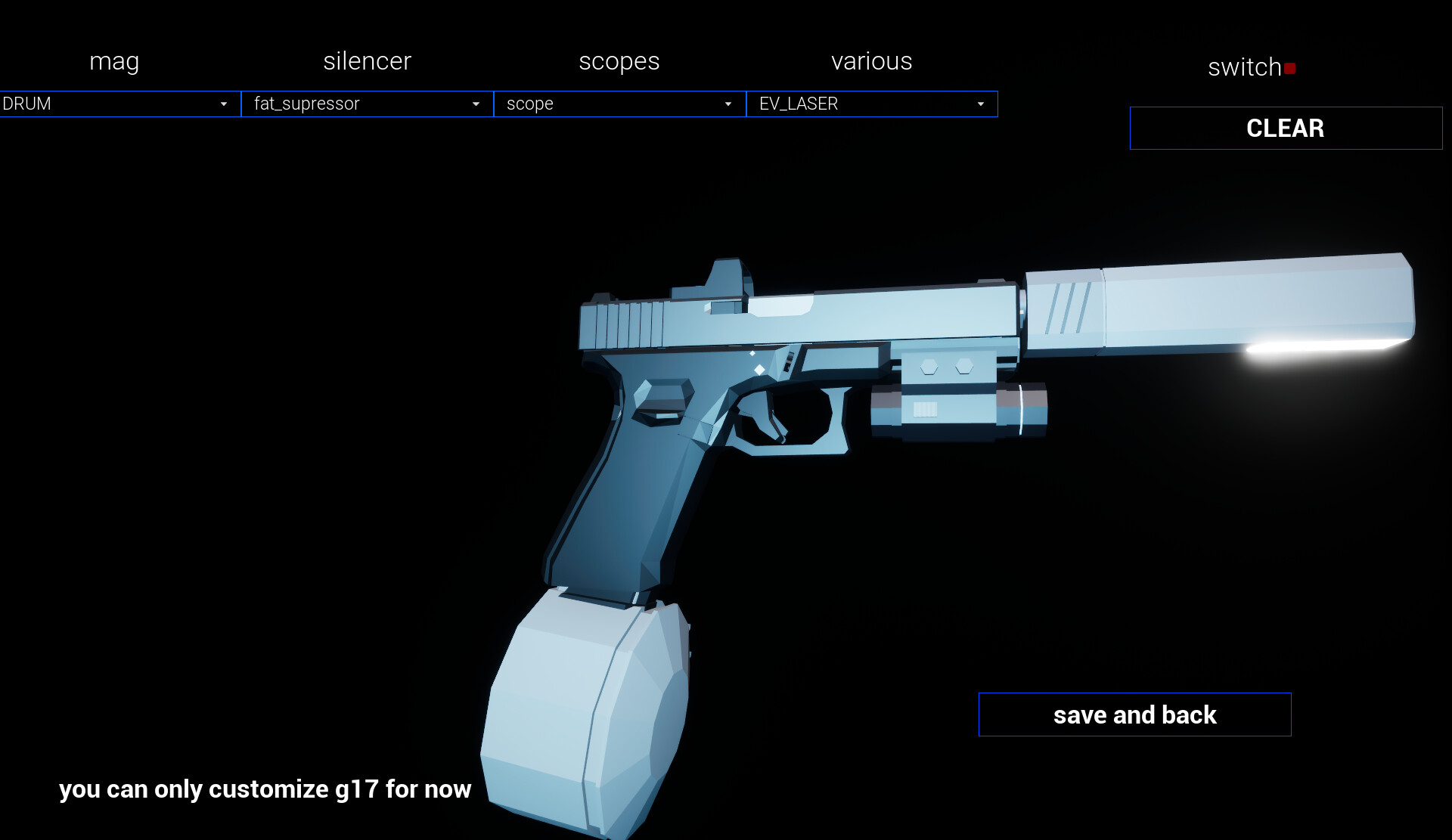Image resolution: width=1452 pixels, height=840 pixels.
Task: Click the switch label near the red square
Action: pos(1244,67)
